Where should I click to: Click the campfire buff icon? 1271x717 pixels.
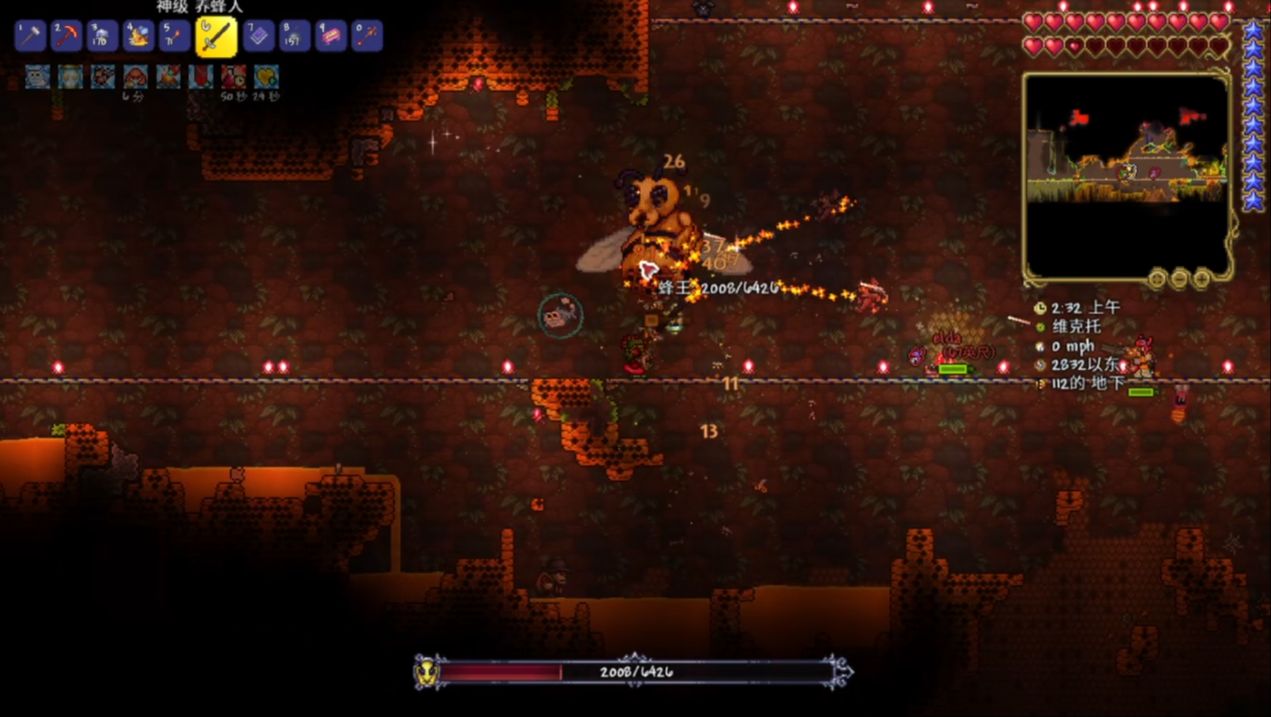coord(168,76)
